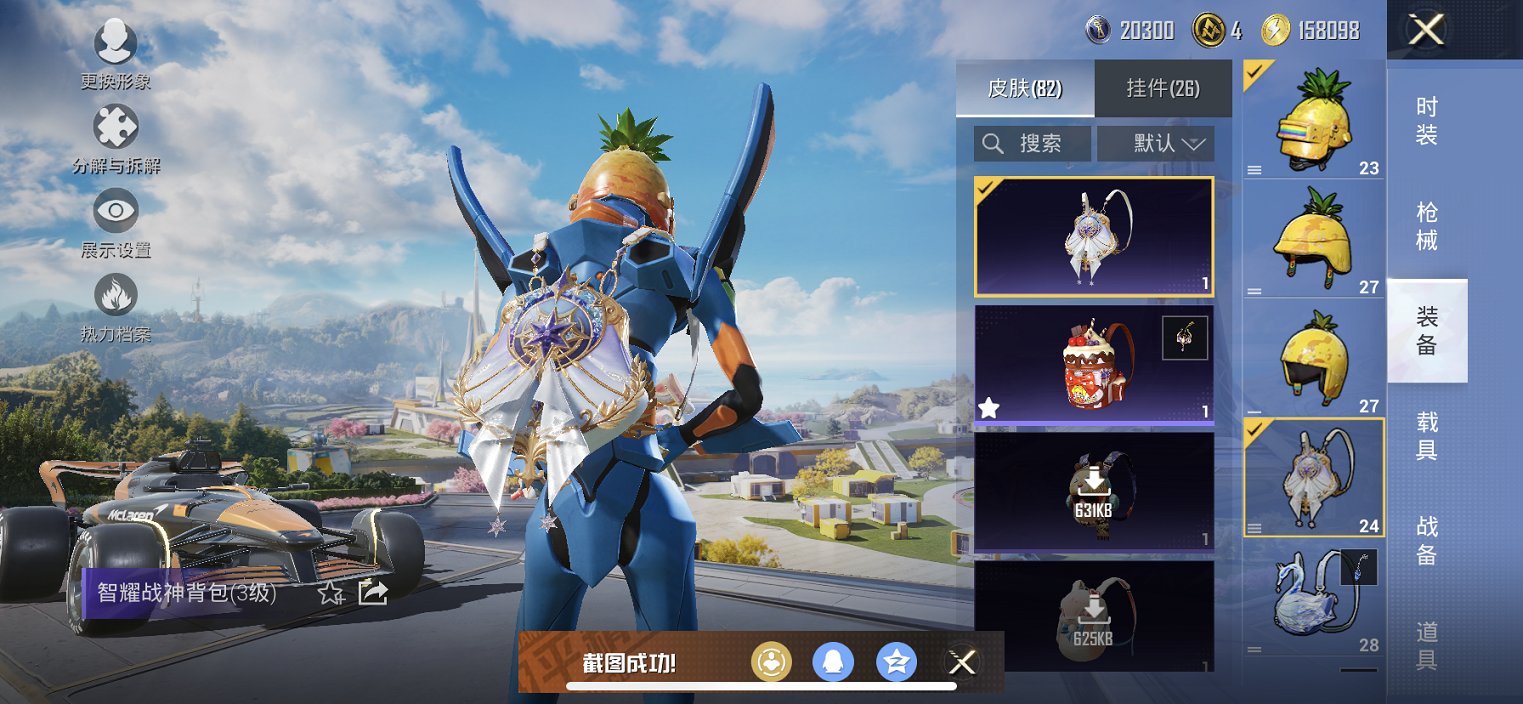Share the backpack using the arrow icon
This screenshot has width=1523, height=704.
pyautogui.click(x=373, y=592)
